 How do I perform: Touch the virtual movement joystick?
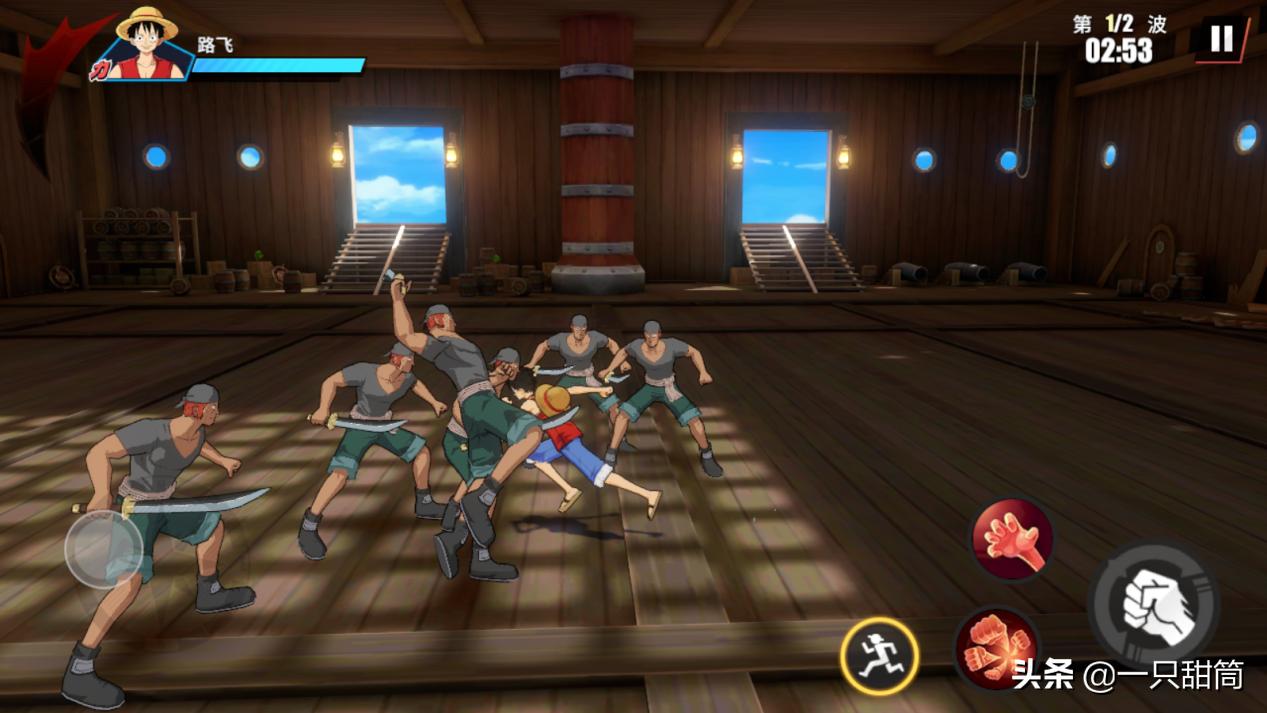click(105, 549)
